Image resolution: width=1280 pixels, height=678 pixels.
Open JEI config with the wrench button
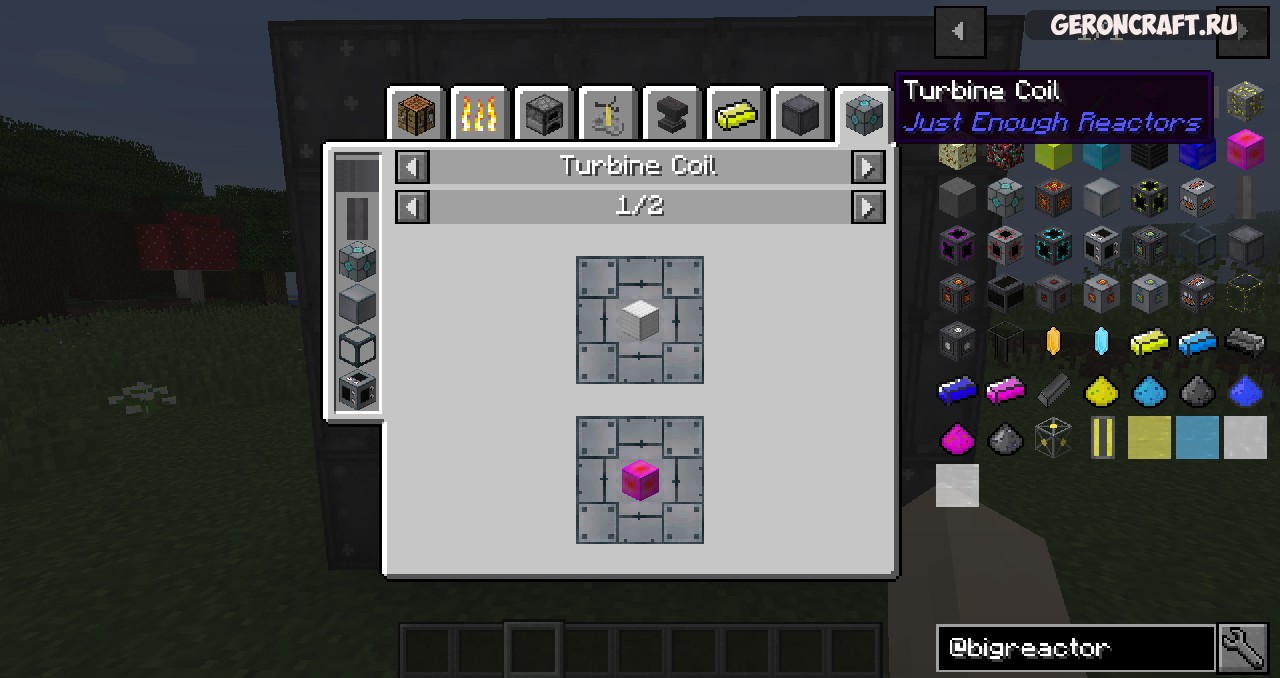pos(1243,648)
